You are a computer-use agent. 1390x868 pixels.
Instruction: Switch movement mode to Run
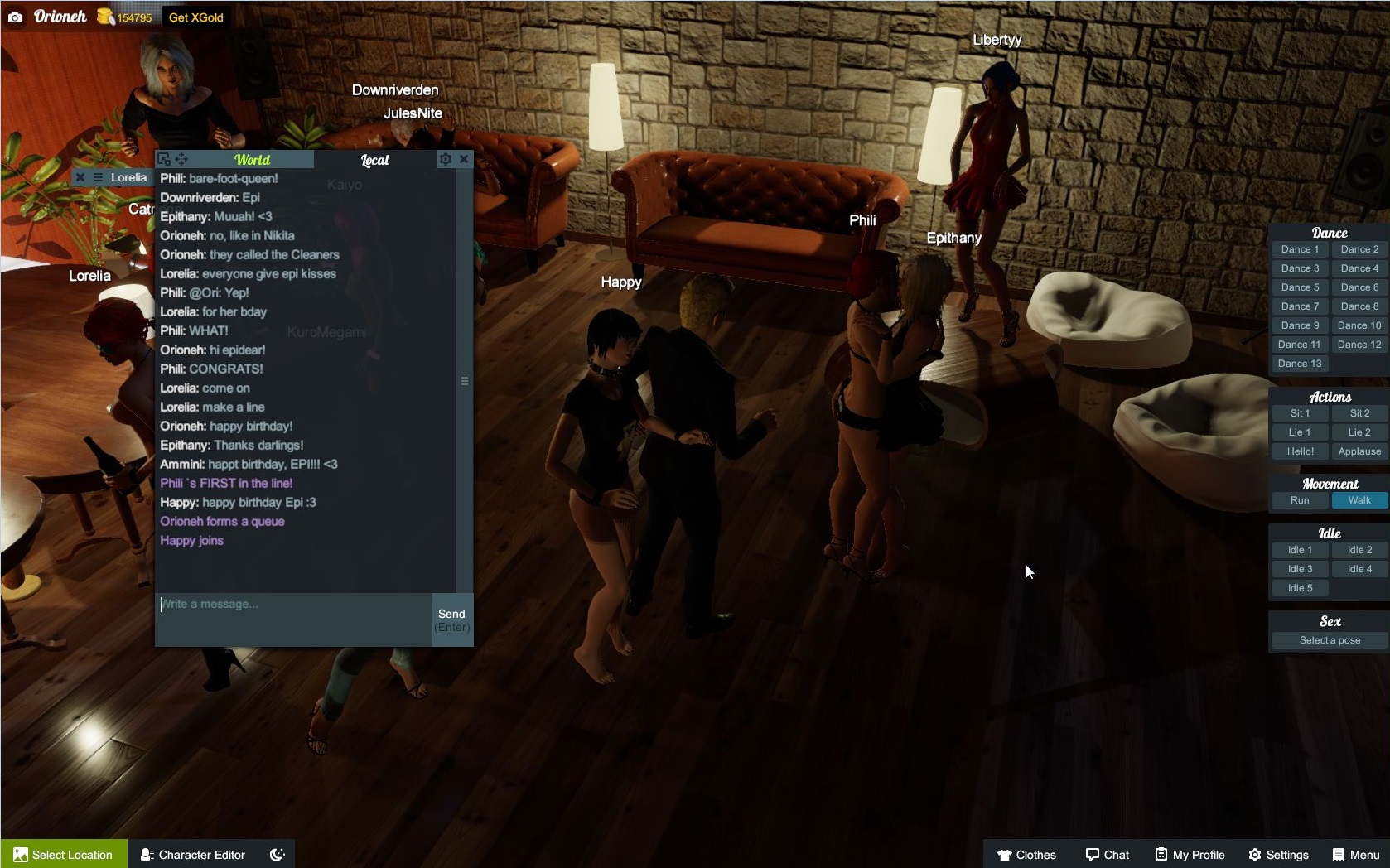(1300, 500)
